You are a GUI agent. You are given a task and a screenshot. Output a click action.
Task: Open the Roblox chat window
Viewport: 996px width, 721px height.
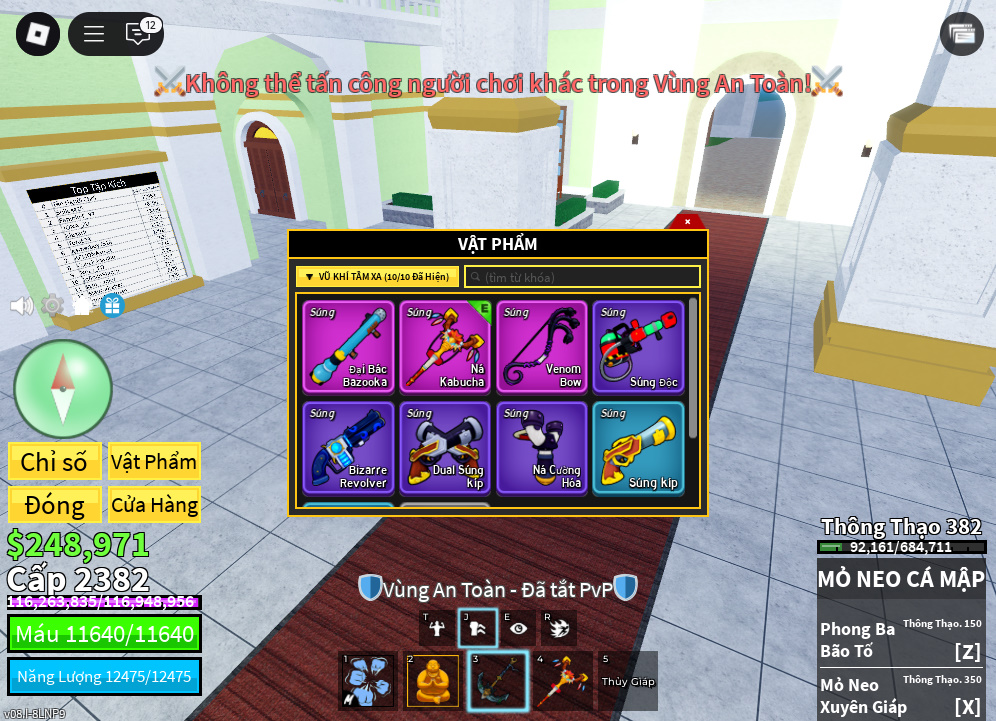(x=138, y=34)
